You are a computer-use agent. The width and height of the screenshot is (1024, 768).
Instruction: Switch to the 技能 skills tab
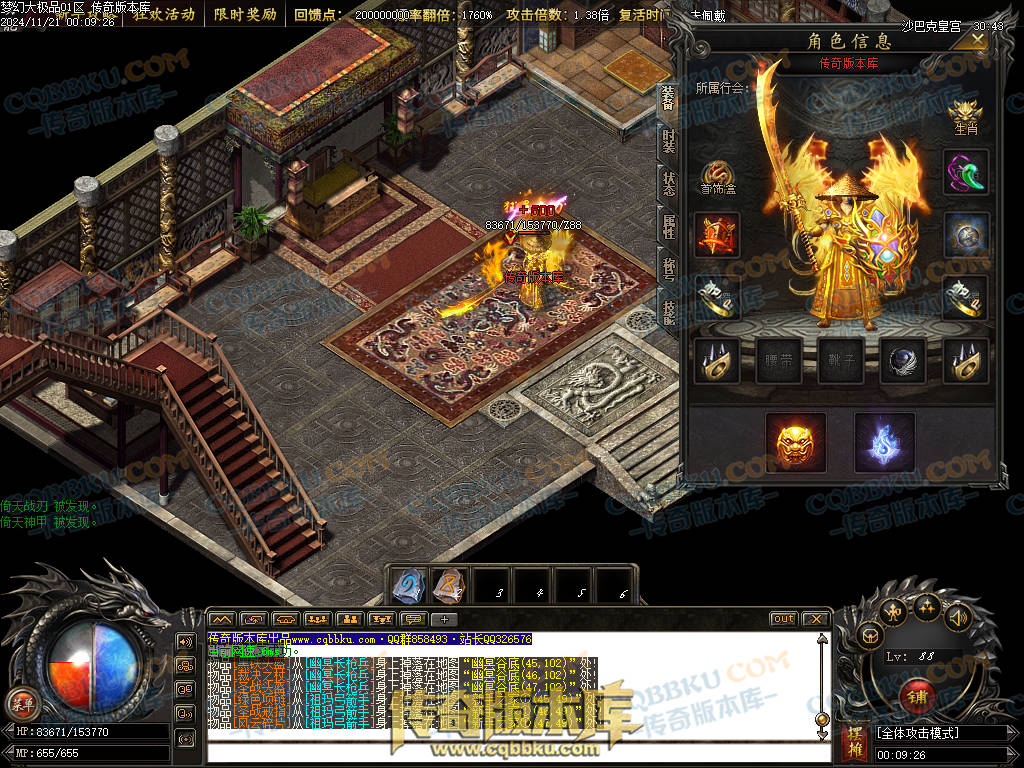(x=668, y=313)
